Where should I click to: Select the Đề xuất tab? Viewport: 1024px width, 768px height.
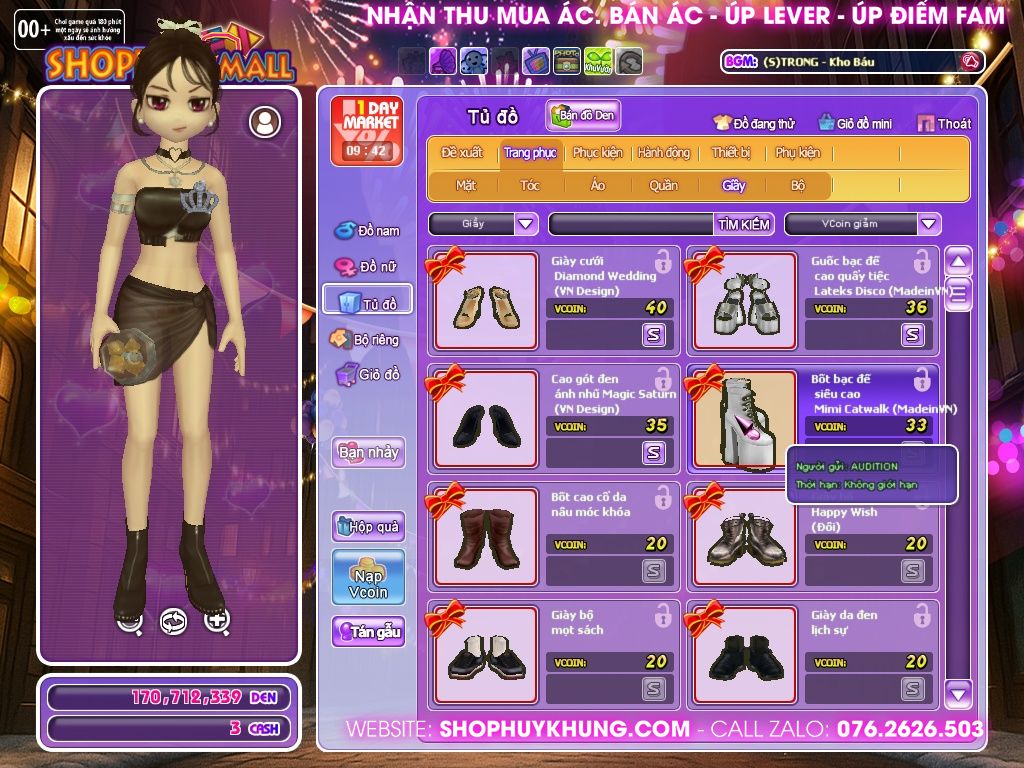462,153
